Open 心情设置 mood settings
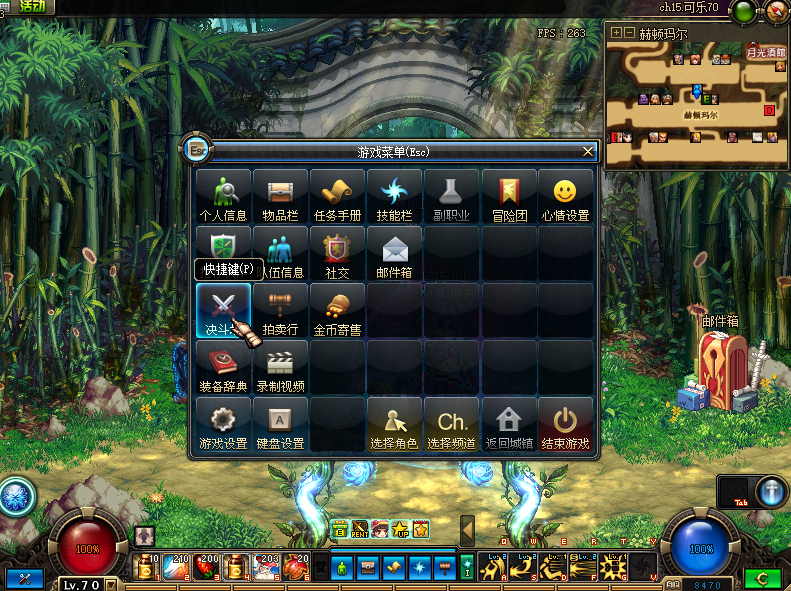The image size is (791, 591). click(x=566, y=195)
